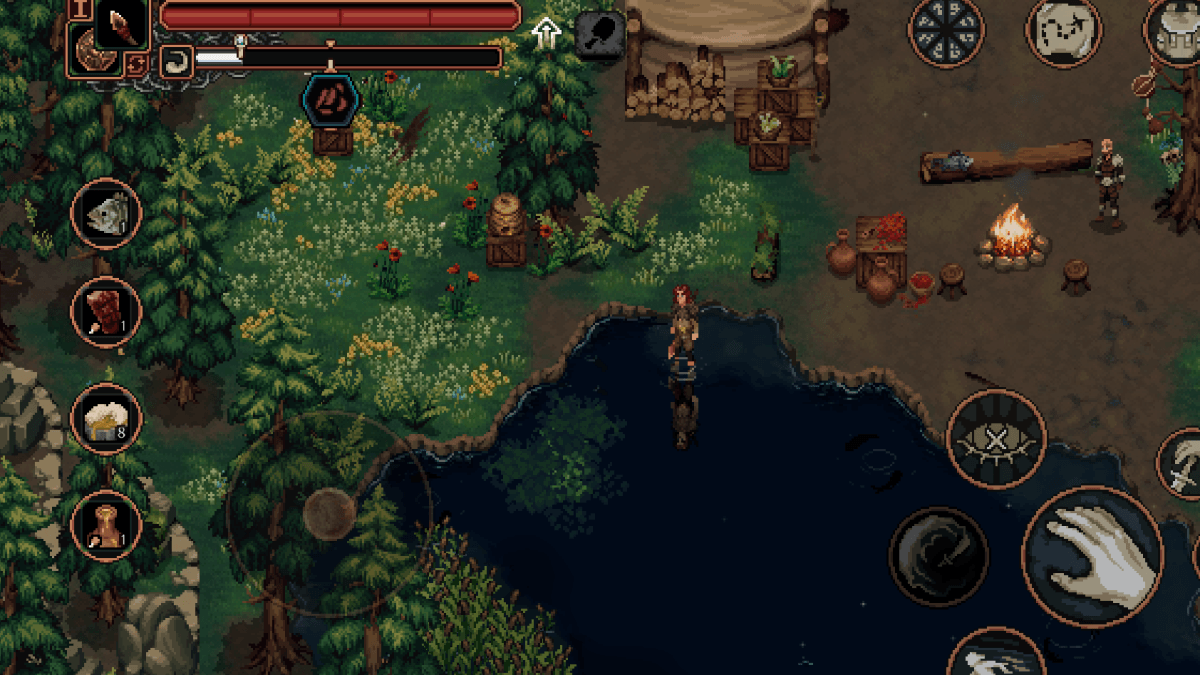Click the red hexagon status effect icon

(325, 99)
